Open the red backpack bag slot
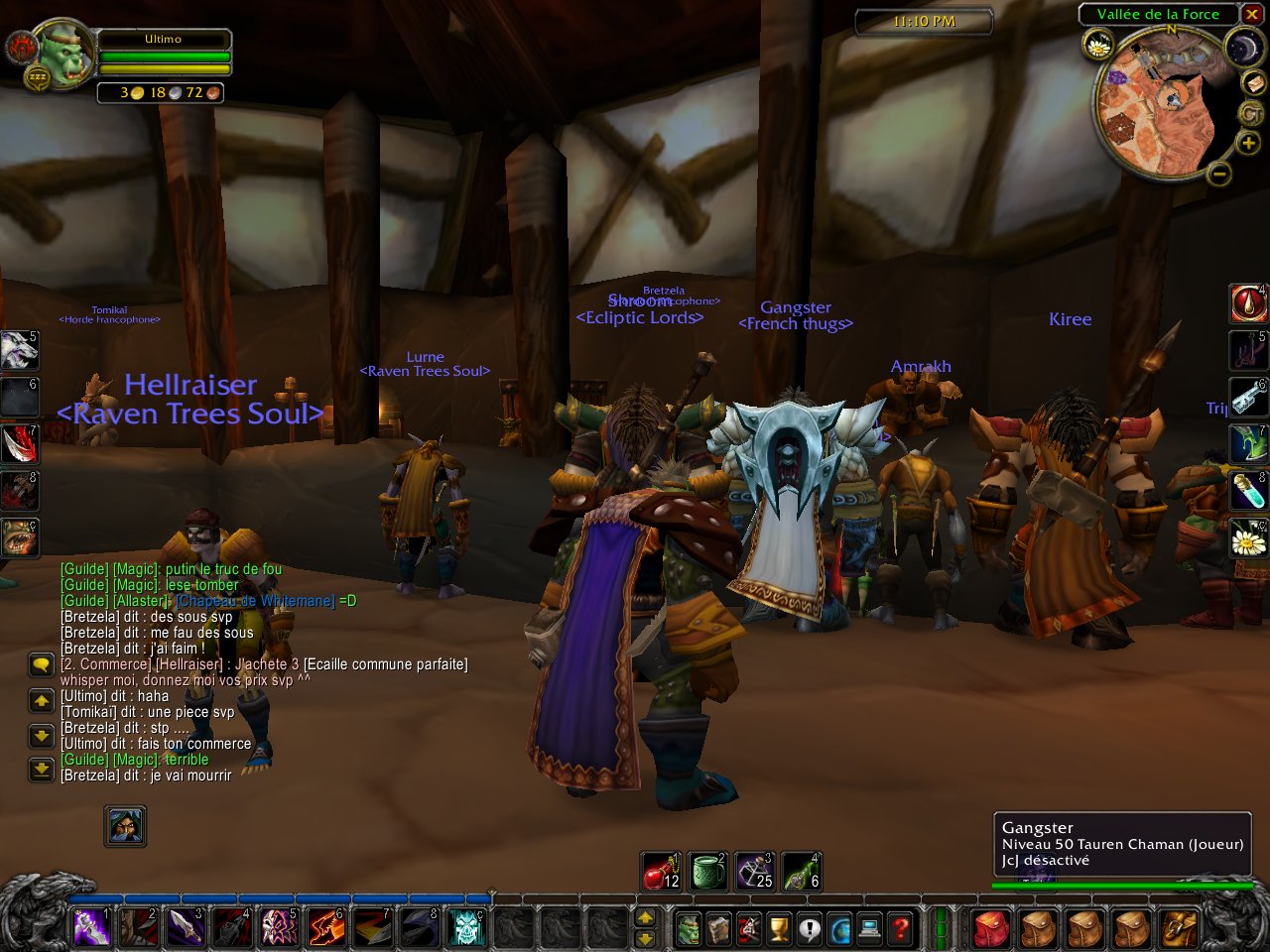 point(989,929)
